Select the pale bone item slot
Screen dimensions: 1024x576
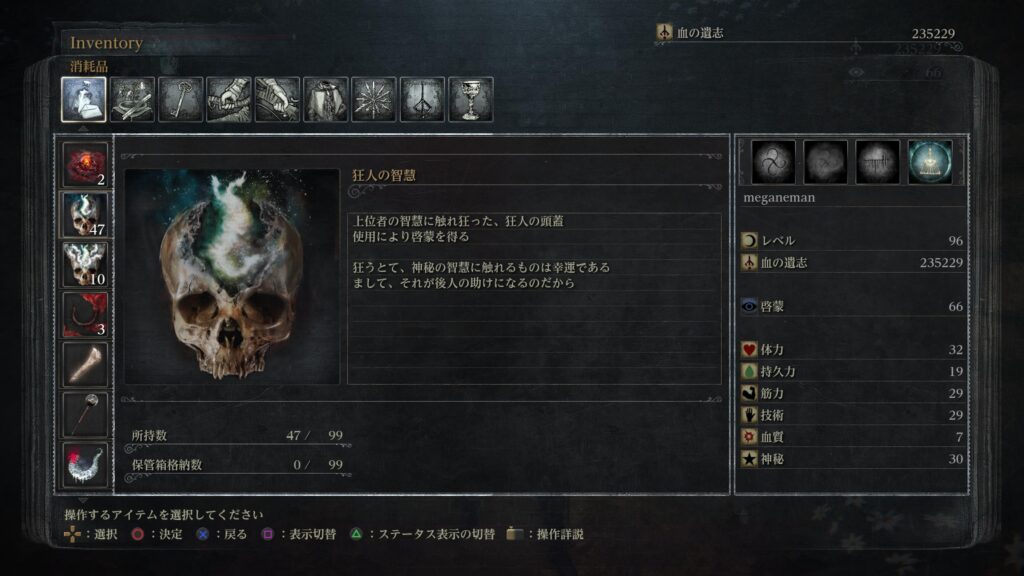click(x=85, y=365)
